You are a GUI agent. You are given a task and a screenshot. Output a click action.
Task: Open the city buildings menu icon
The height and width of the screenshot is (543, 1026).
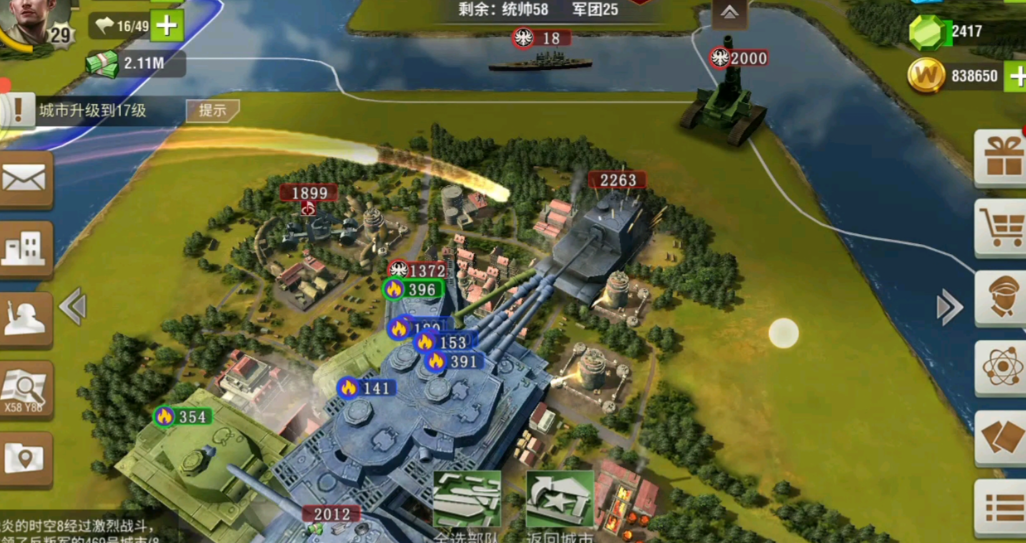pos(25,247)
